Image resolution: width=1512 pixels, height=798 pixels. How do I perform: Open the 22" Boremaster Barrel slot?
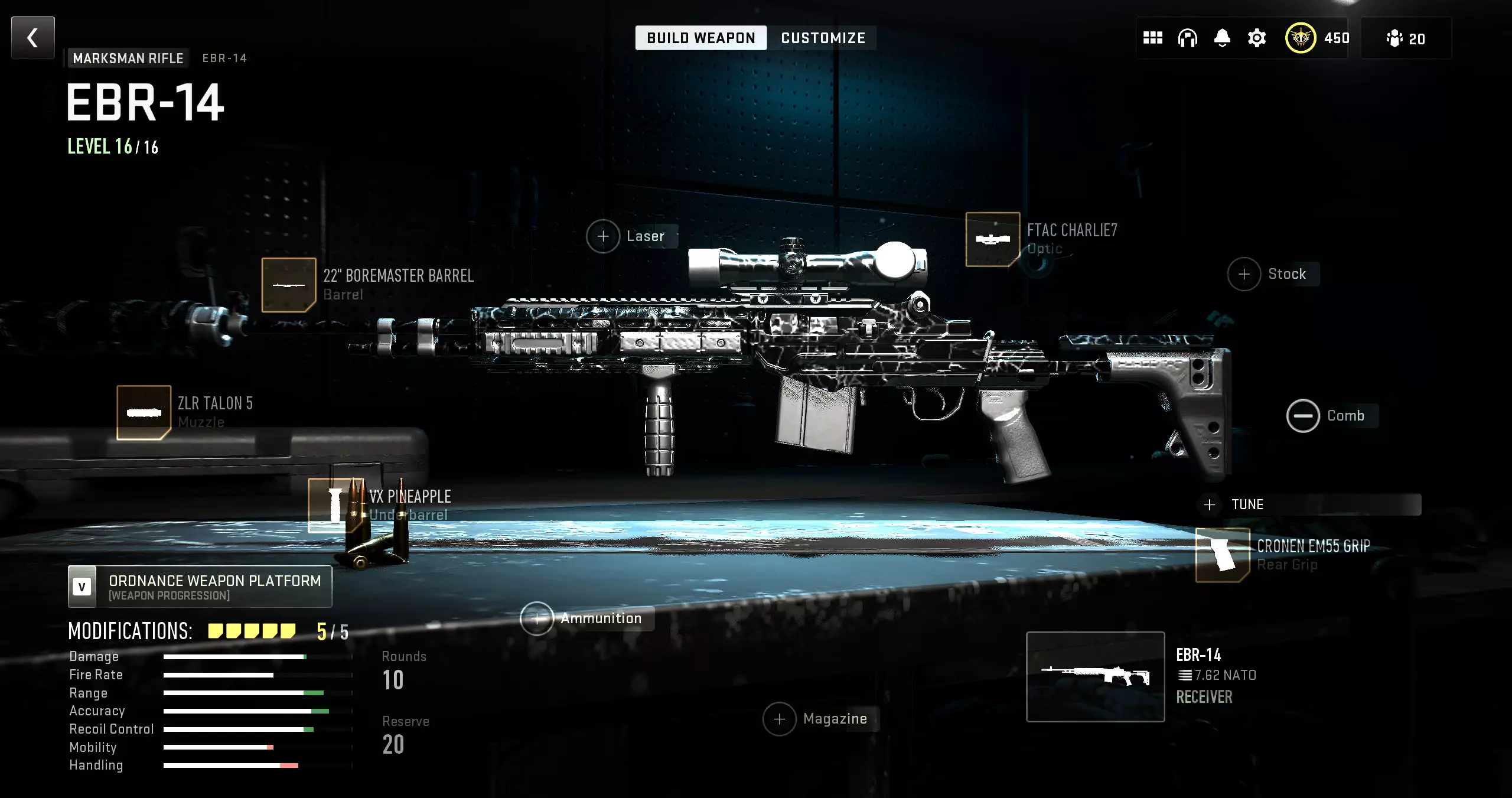point(289,285)
